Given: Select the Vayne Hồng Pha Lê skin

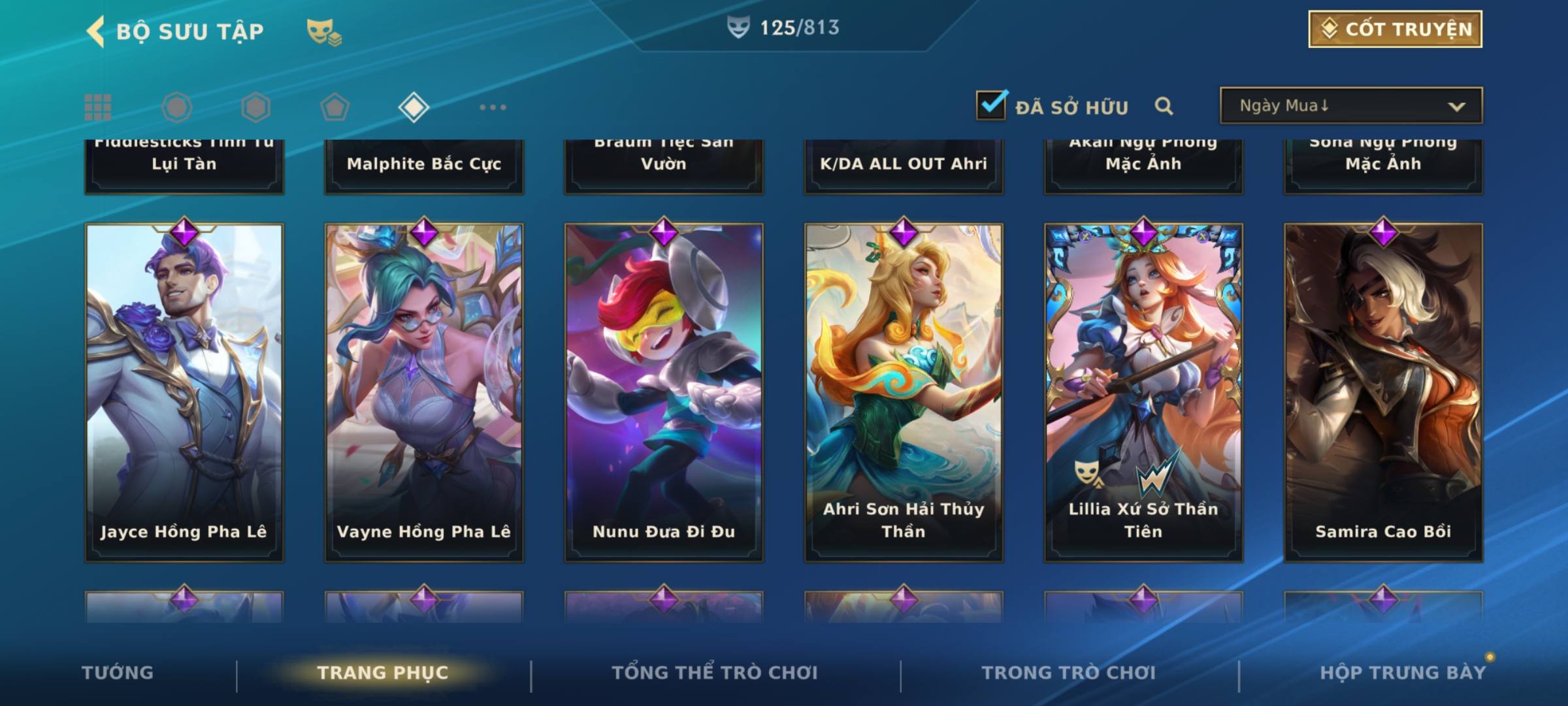Looking at the screenshot, I should [x=424, y=392].
